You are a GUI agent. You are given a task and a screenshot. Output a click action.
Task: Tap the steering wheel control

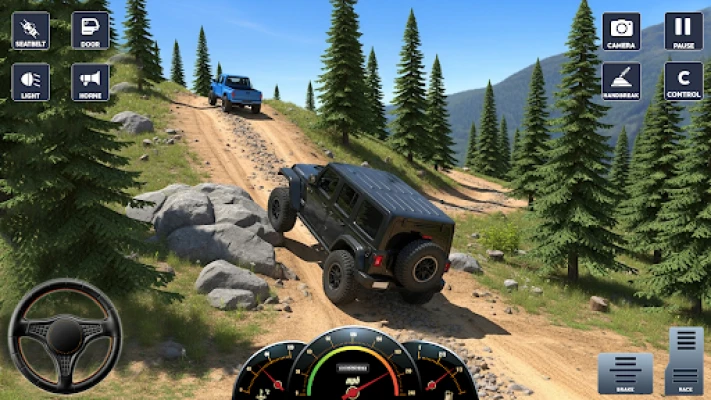(x=64, y=335)
